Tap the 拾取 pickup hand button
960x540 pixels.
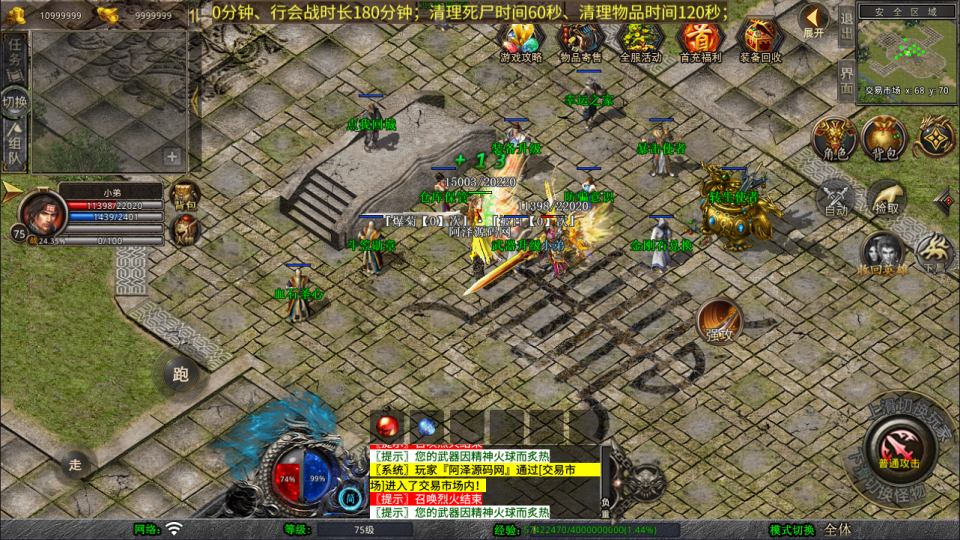click(x=885, y=198)
